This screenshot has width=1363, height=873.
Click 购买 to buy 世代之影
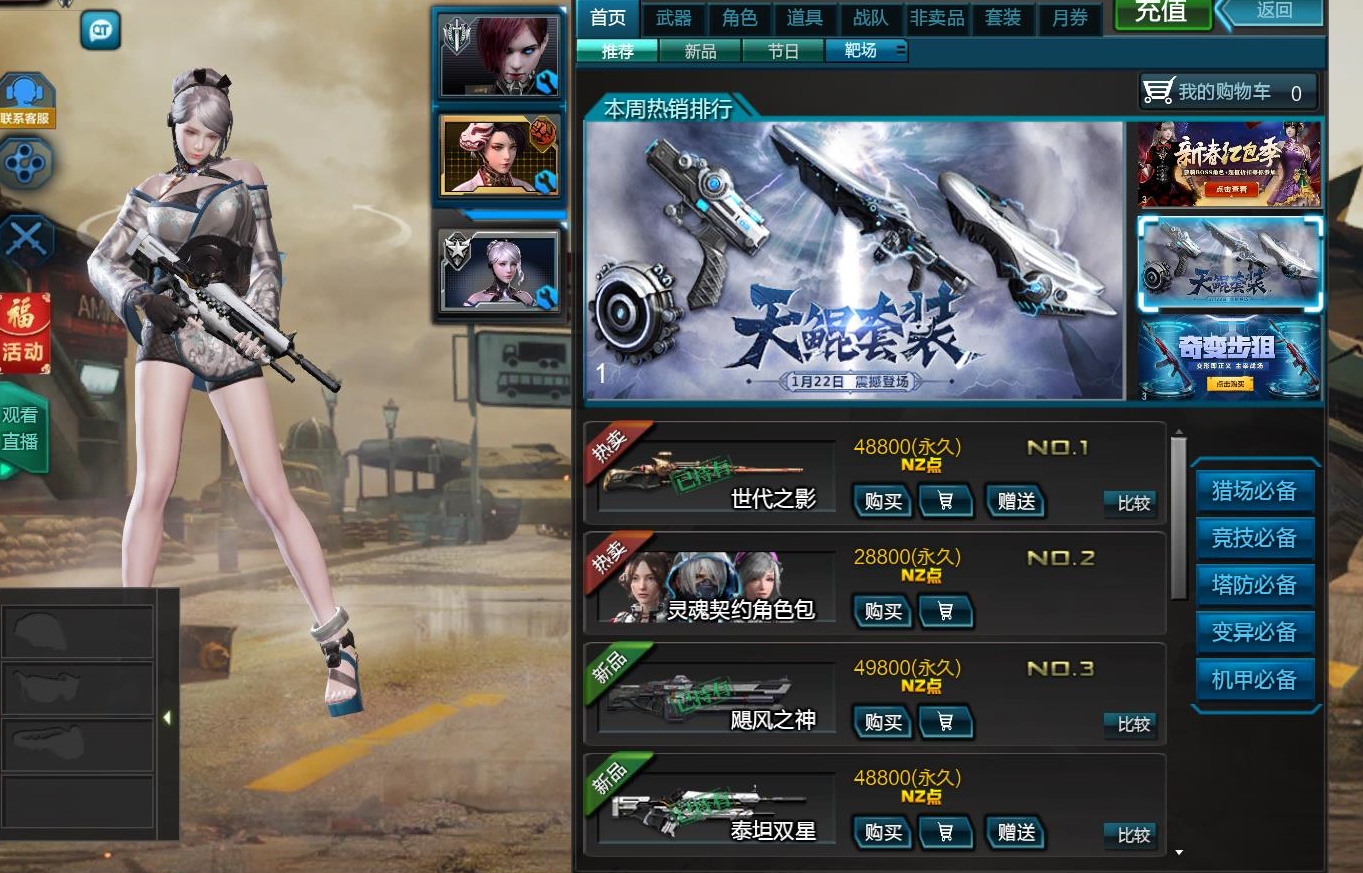[881, 501]
